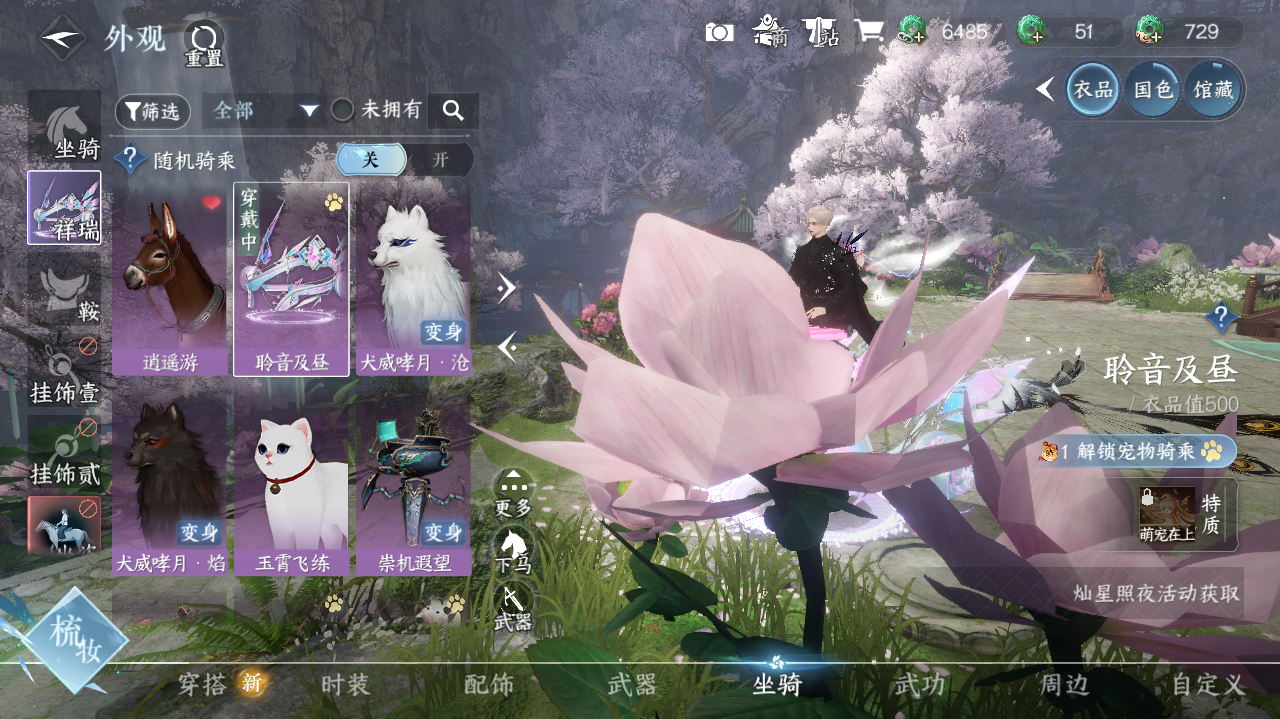Click the 下马 dismount button

pos(513,550)
